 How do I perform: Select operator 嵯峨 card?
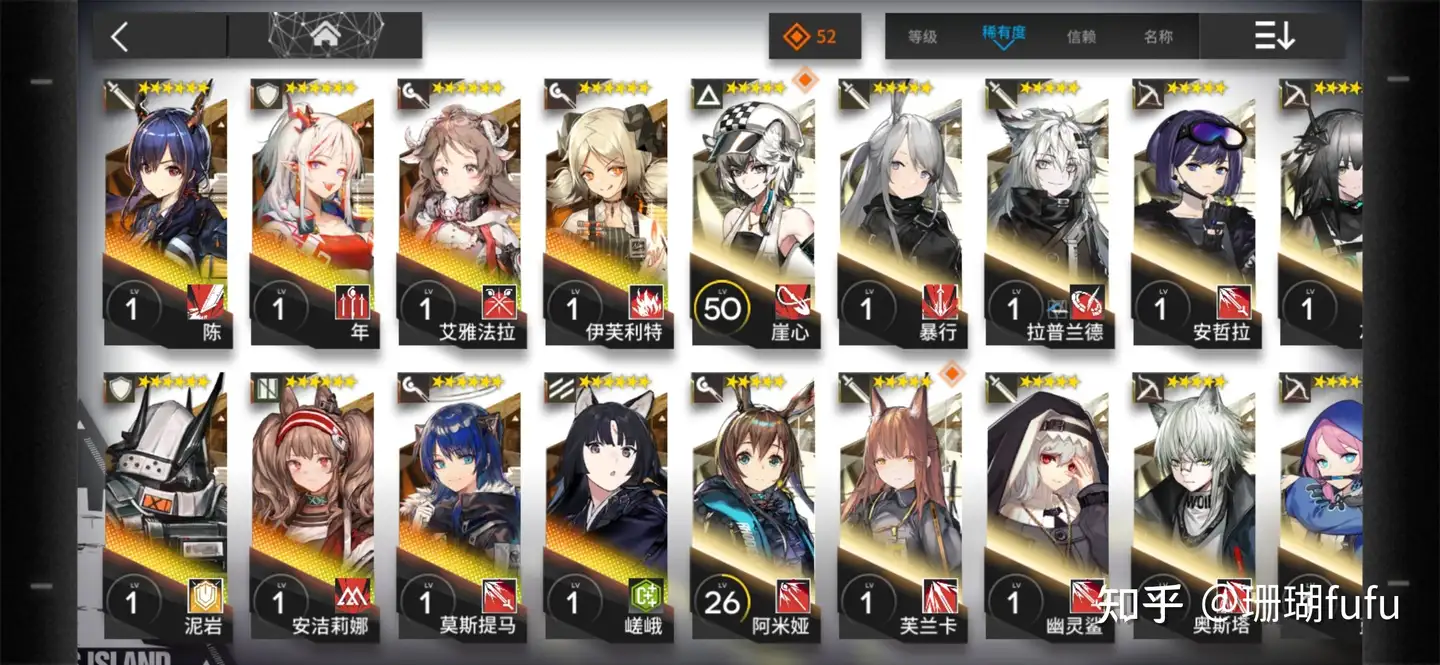point(606,505)
